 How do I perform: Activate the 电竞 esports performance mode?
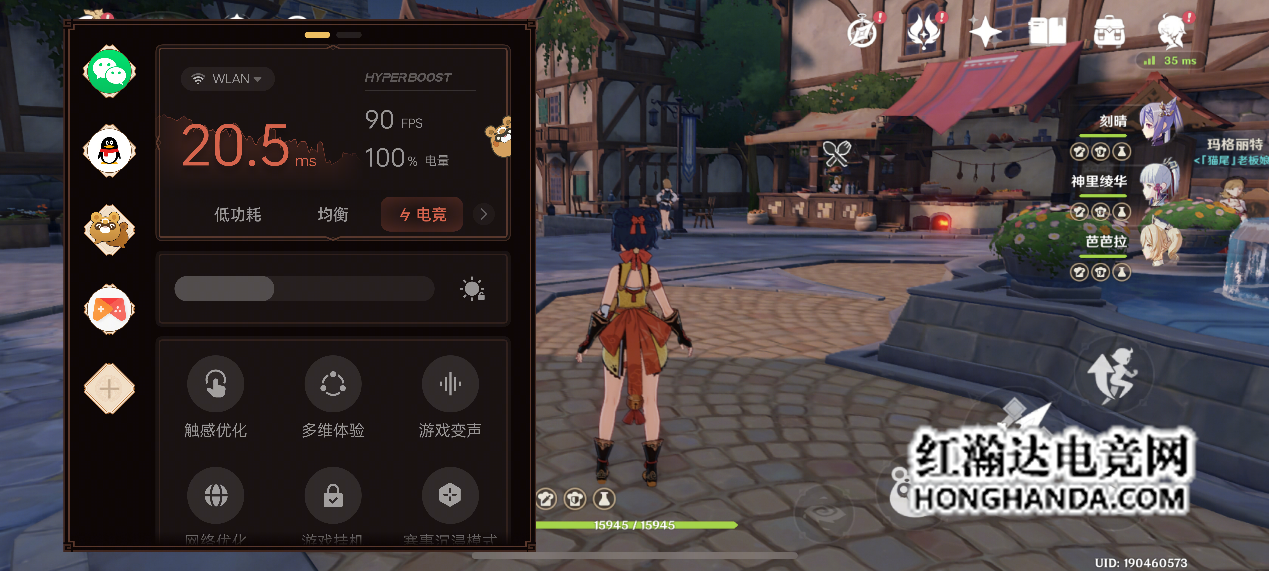[x=421, y=214]
